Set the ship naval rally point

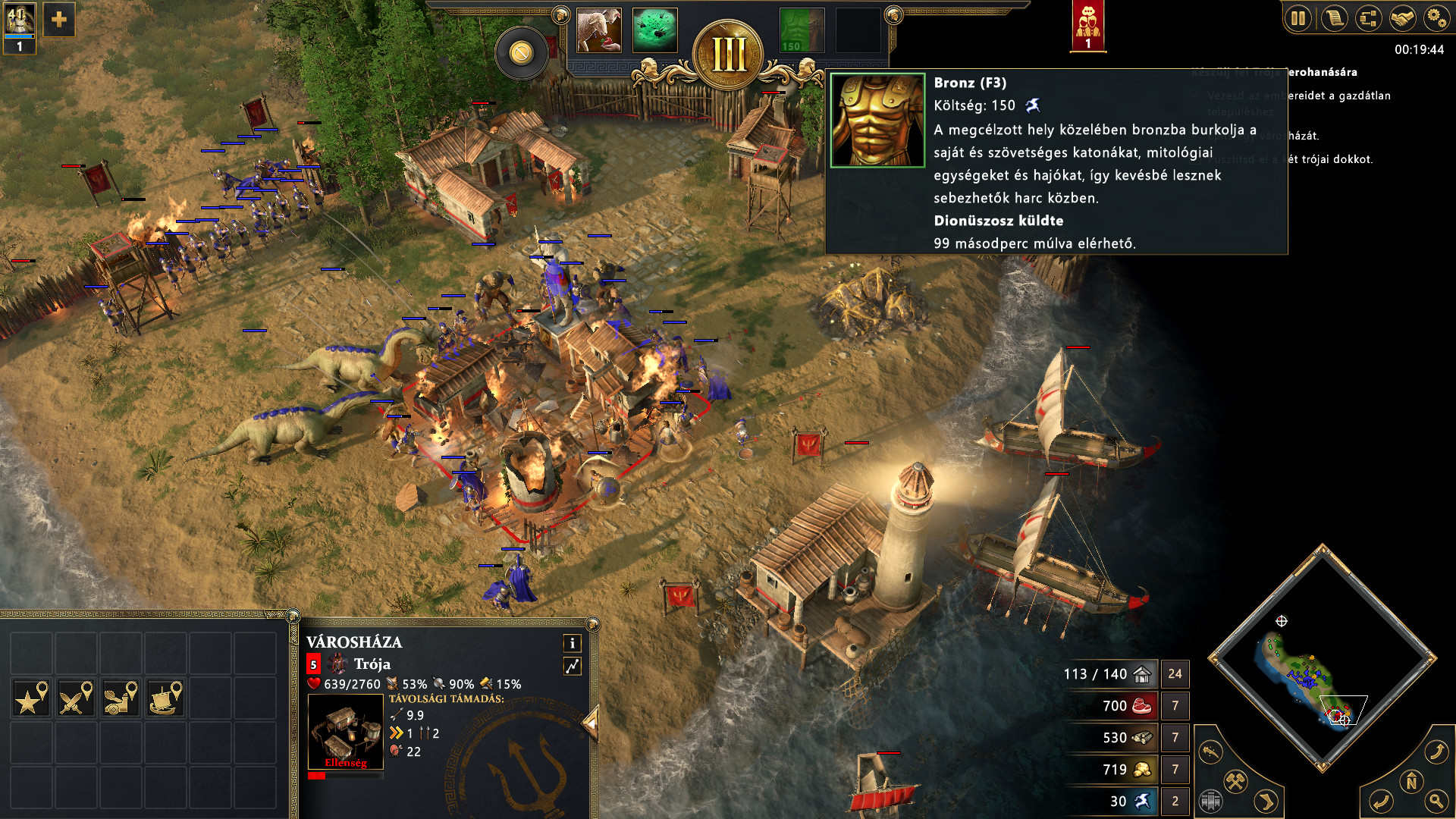point(165,698)
